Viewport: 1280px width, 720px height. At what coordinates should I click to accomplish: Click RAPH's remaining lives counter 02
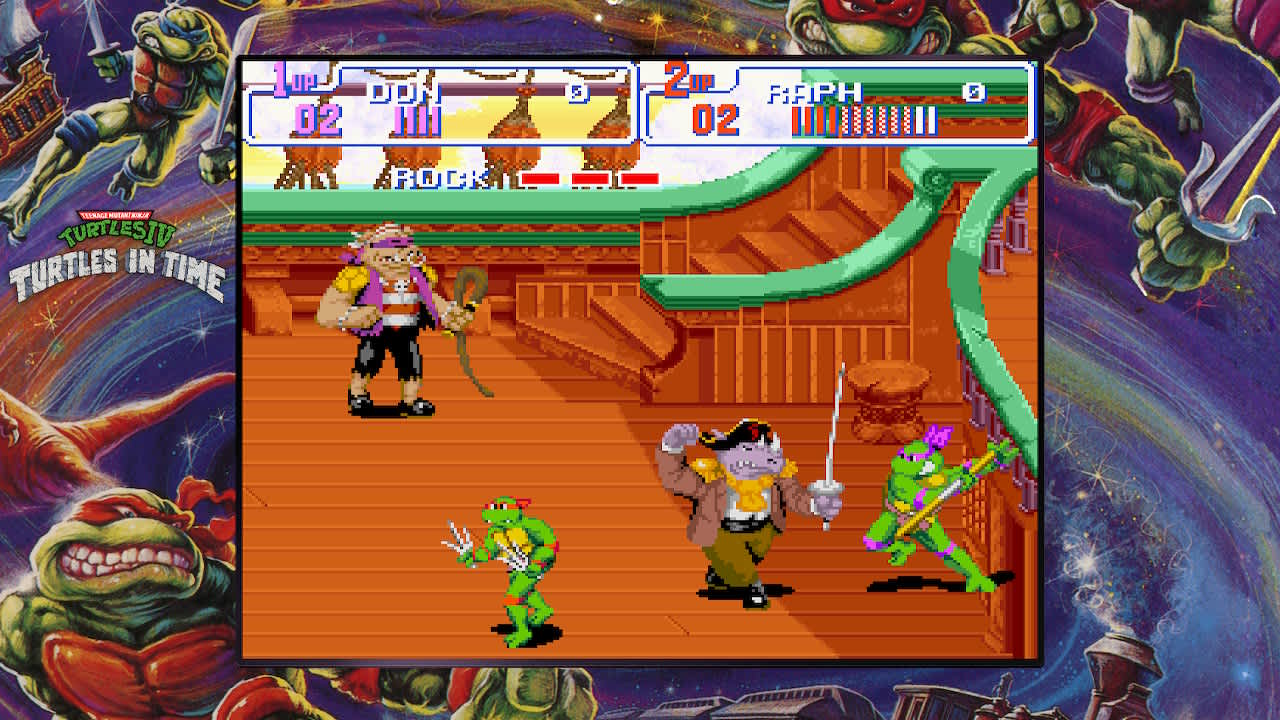[716, 118]
